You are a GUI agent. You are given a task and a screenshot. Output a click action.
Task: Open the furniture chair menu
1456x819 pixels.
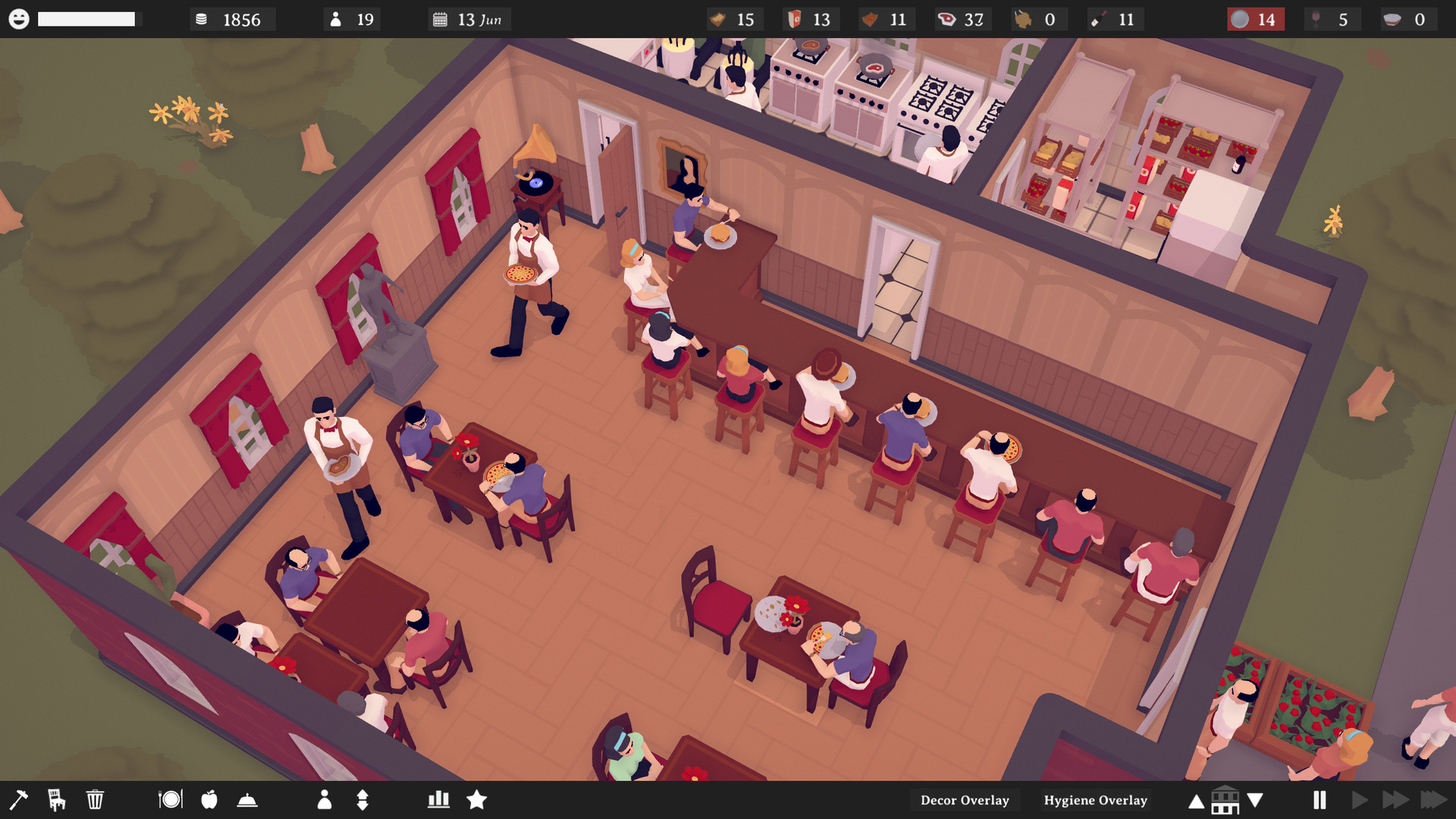coord(55,799)
